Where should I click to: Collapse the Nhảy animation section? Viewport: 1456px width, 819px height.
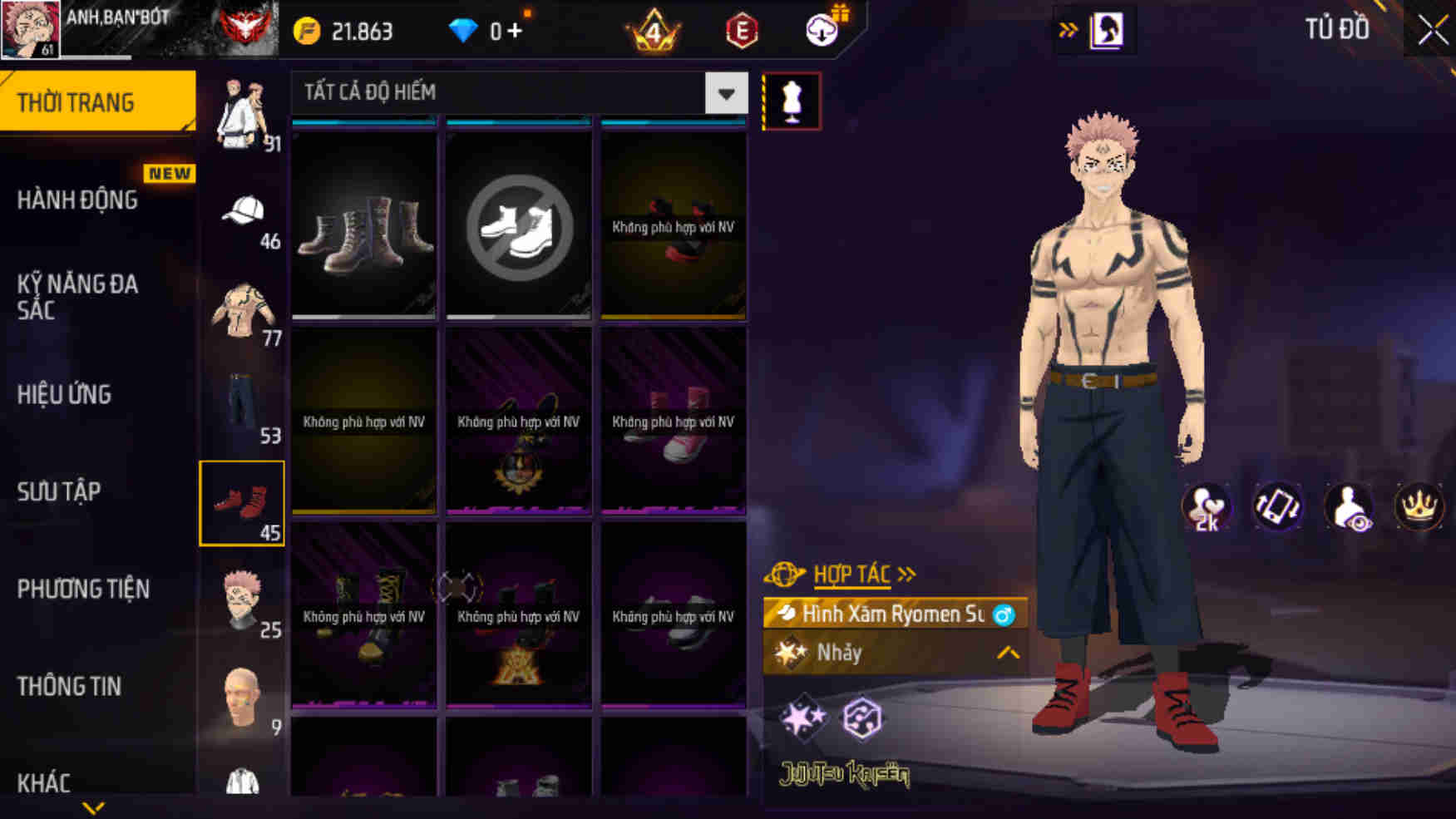(x=1007, y=654)
